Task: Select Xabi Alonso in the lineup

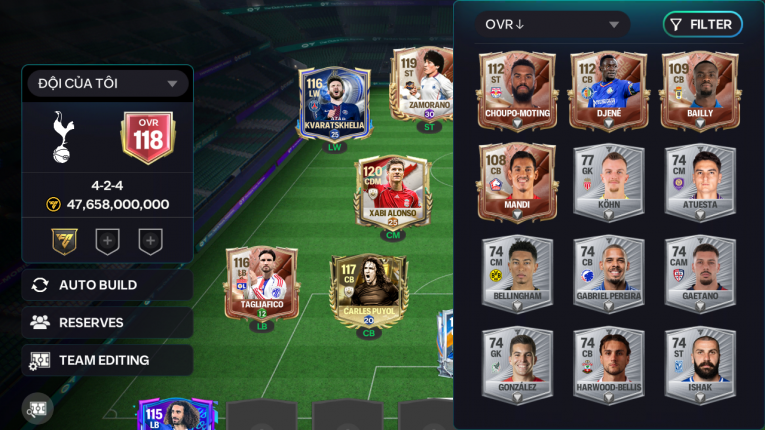Action: point(393,191)
